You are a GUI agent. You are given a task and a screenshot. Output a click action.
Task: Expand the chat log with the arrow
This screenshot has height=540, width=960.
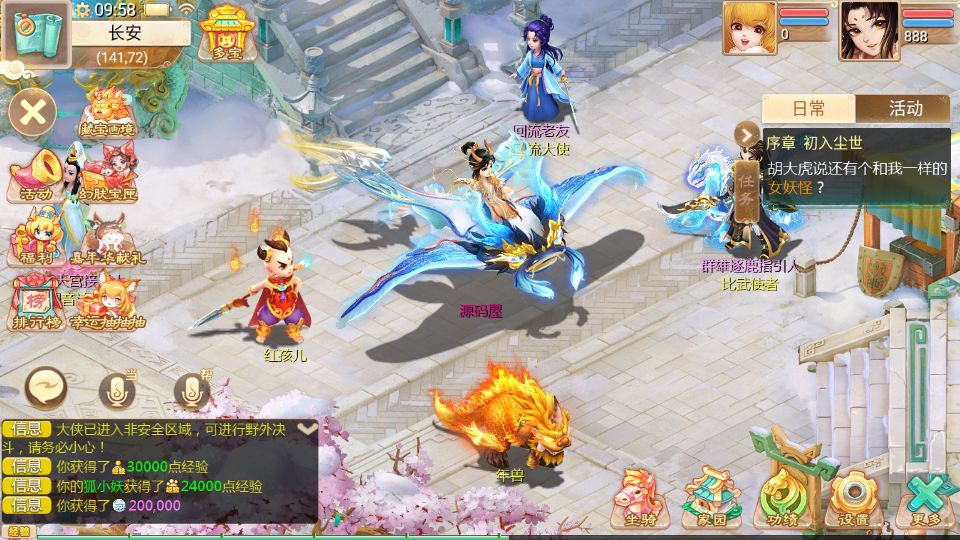pyautogui.click(x=308, y=428)
